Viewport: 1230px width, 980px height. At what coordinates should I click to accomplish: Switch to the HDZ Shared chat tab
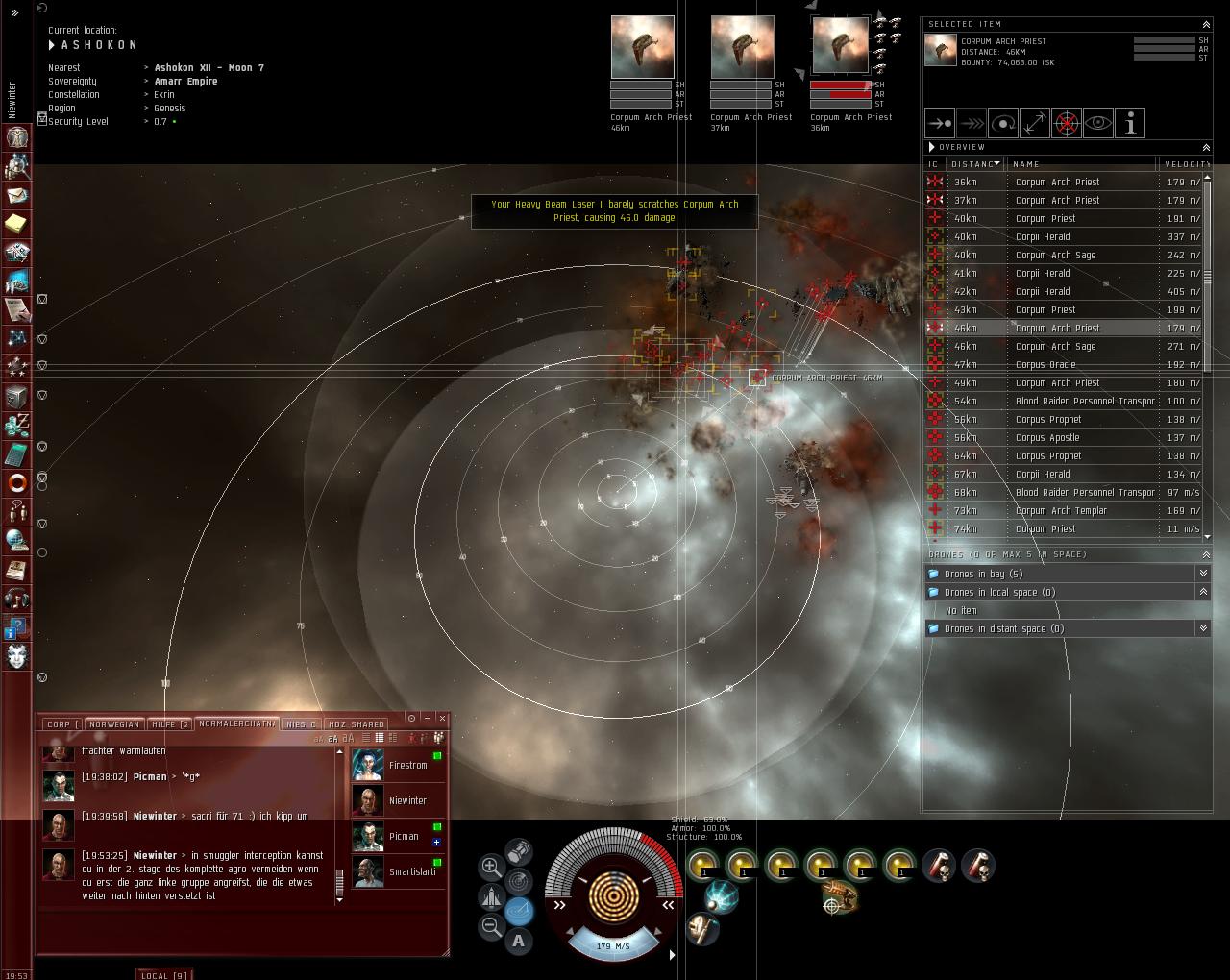point(357,724)
